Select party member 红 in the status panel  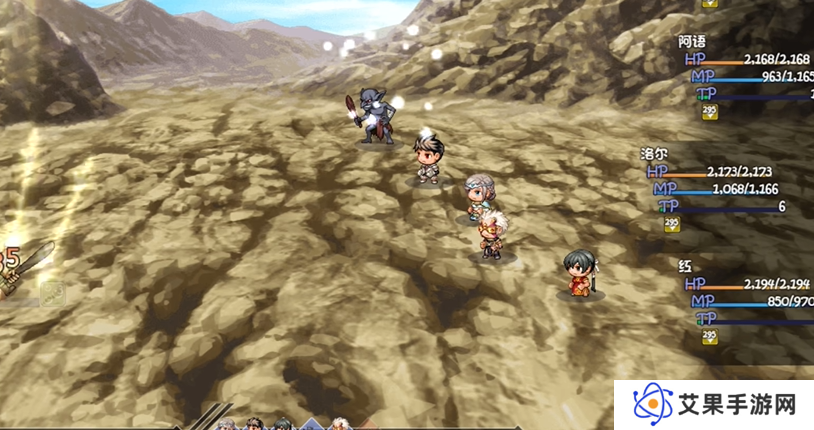click(x=685, y=267)
